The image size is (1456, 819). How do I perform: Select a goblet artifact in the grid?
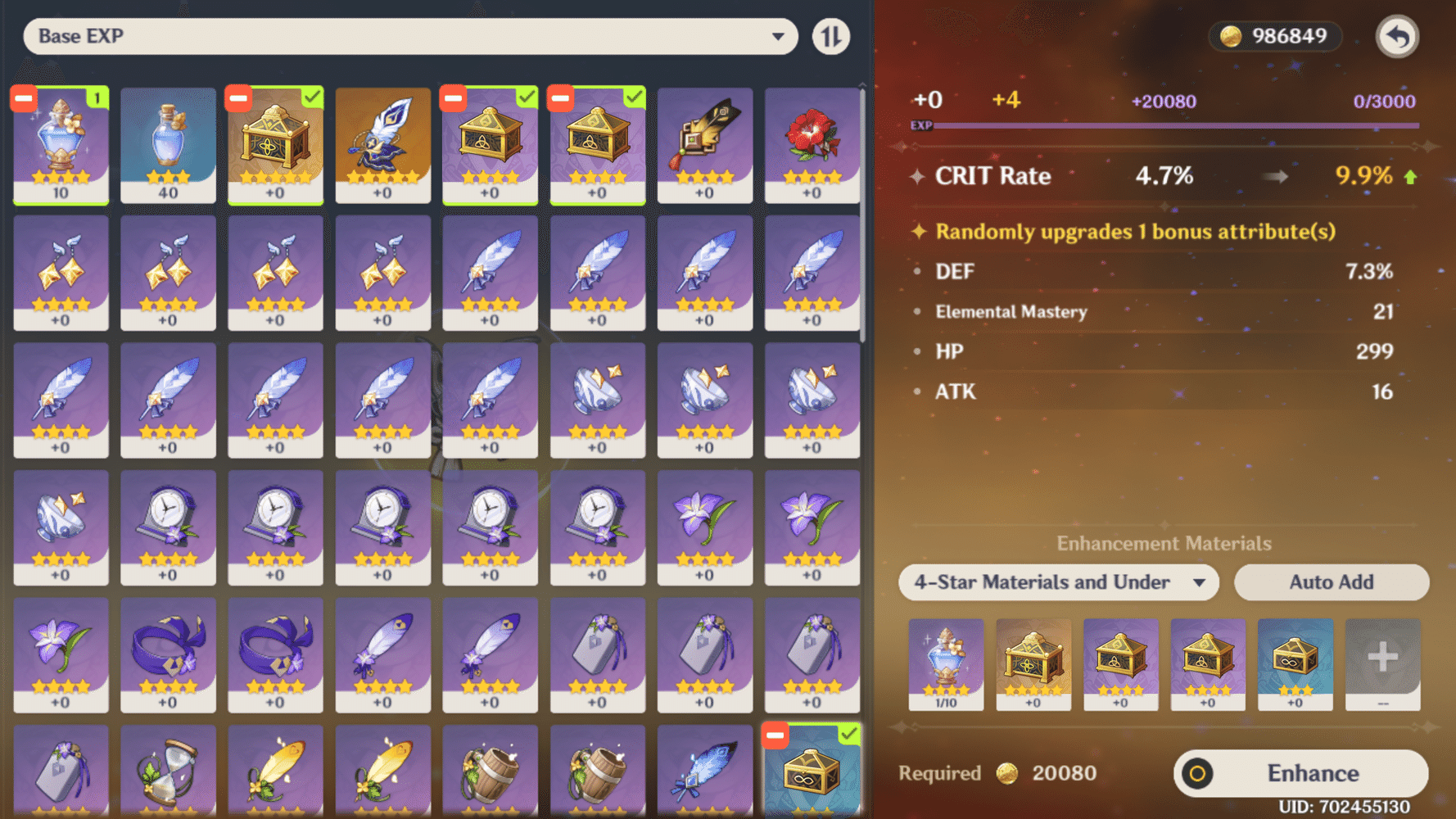598,400
